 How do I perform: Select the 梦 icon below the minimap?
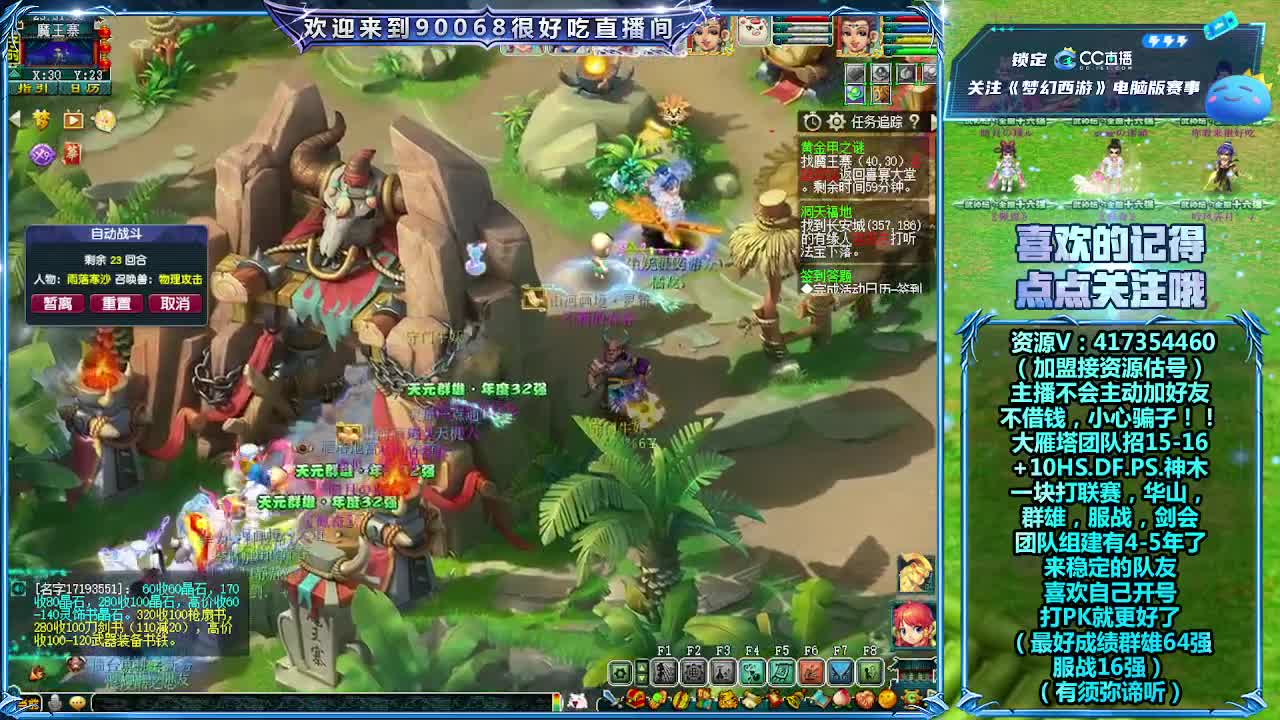pos(42,119)
